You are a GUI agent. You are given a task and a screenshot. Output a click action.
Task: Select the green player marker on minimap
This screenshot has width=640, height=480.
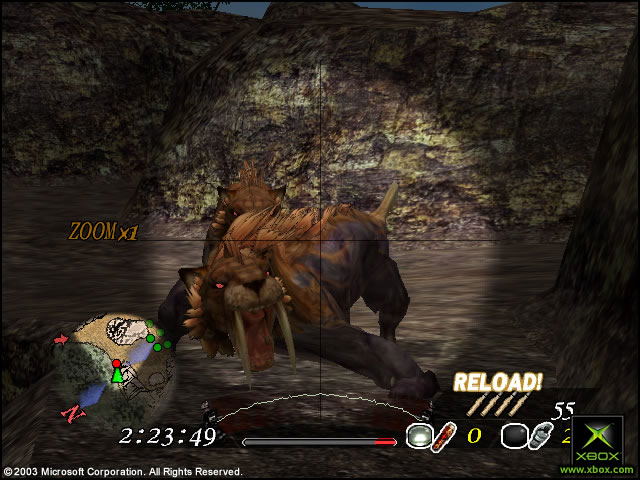[x=117, y=375]
